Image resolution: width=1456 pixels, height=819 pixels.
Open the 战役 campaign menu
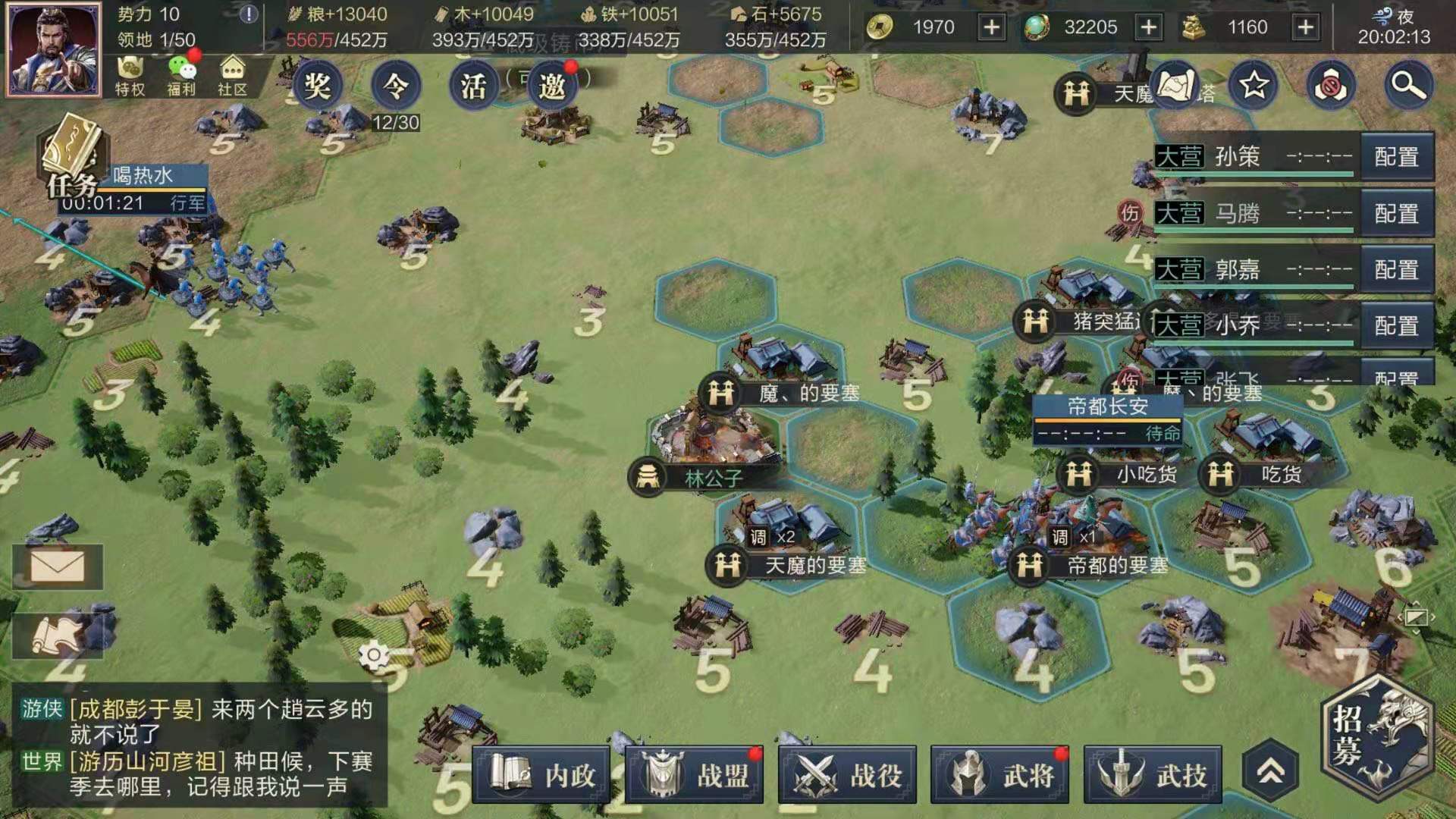click(847, 775)
